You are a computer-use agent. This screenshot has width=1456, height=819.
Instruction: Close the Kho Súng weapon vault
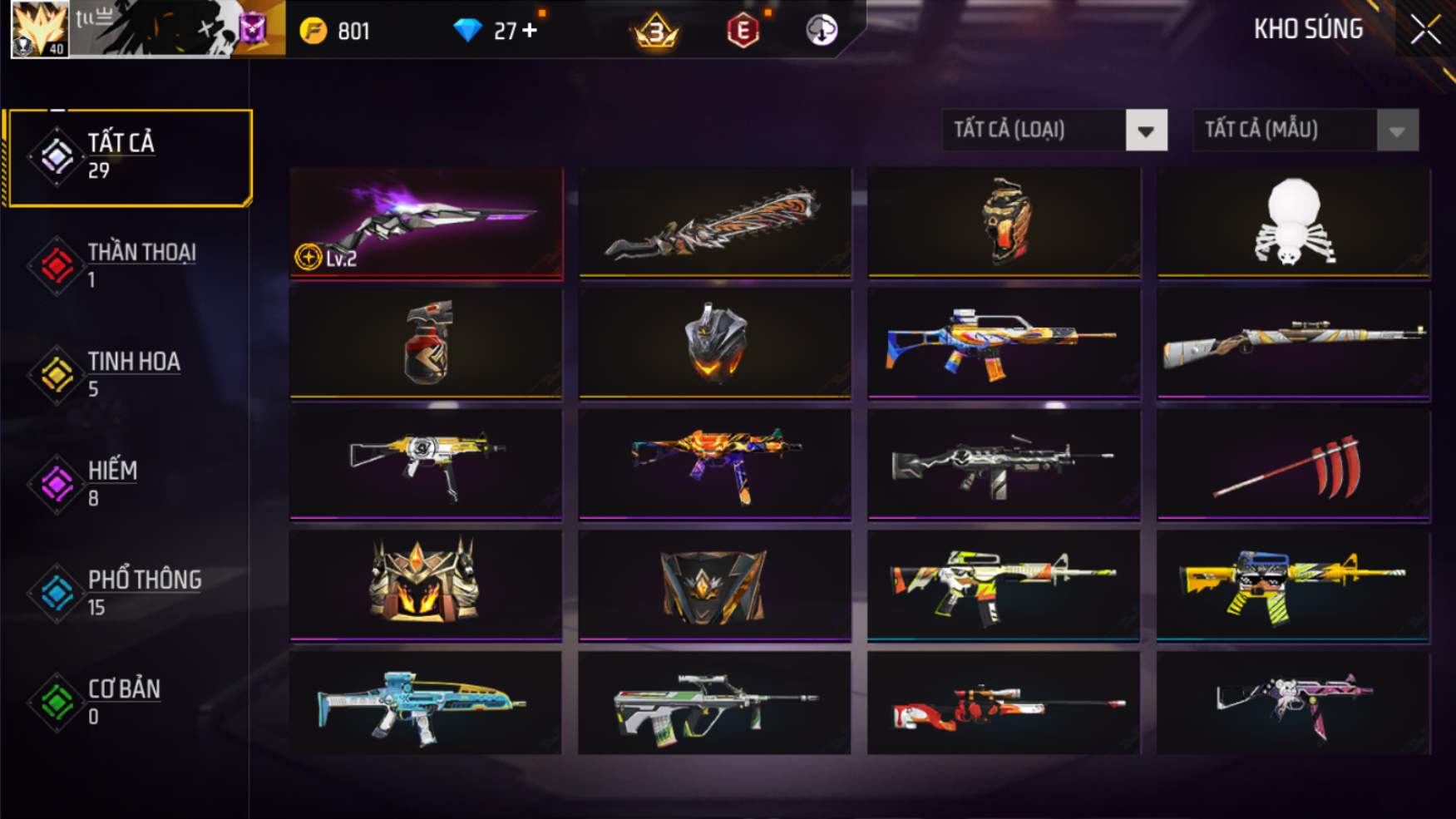click(x=1425, y=30)
